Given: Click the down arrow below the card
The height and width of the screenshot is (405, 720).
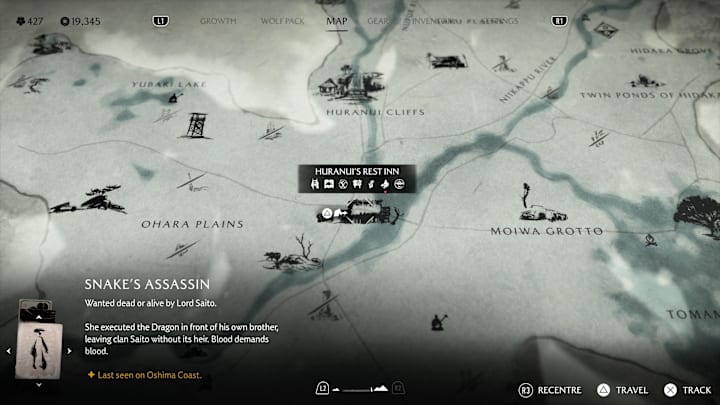Looking at the screenshot, I should tap(38, 384).
